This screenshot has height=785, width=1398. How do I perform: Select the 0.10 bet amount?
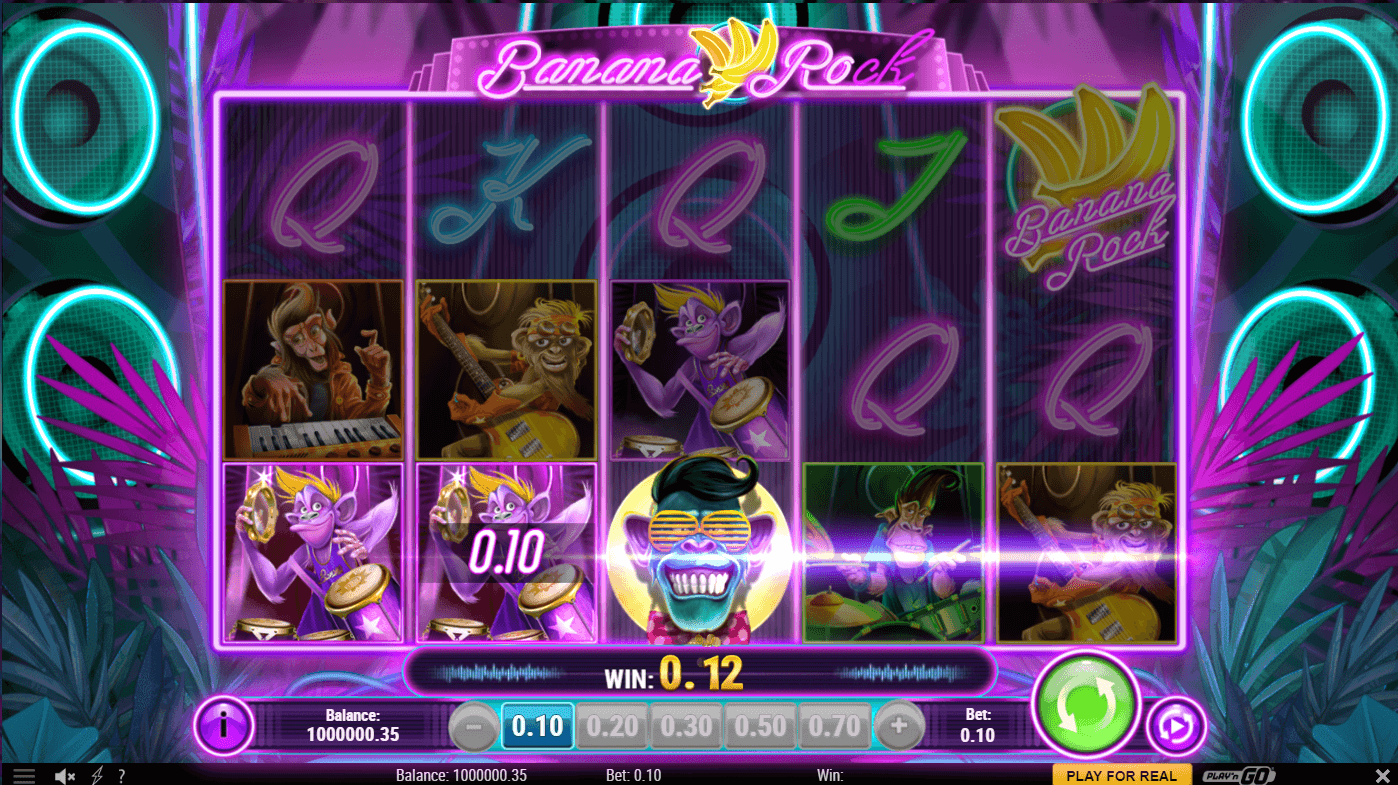click(538, 726)
